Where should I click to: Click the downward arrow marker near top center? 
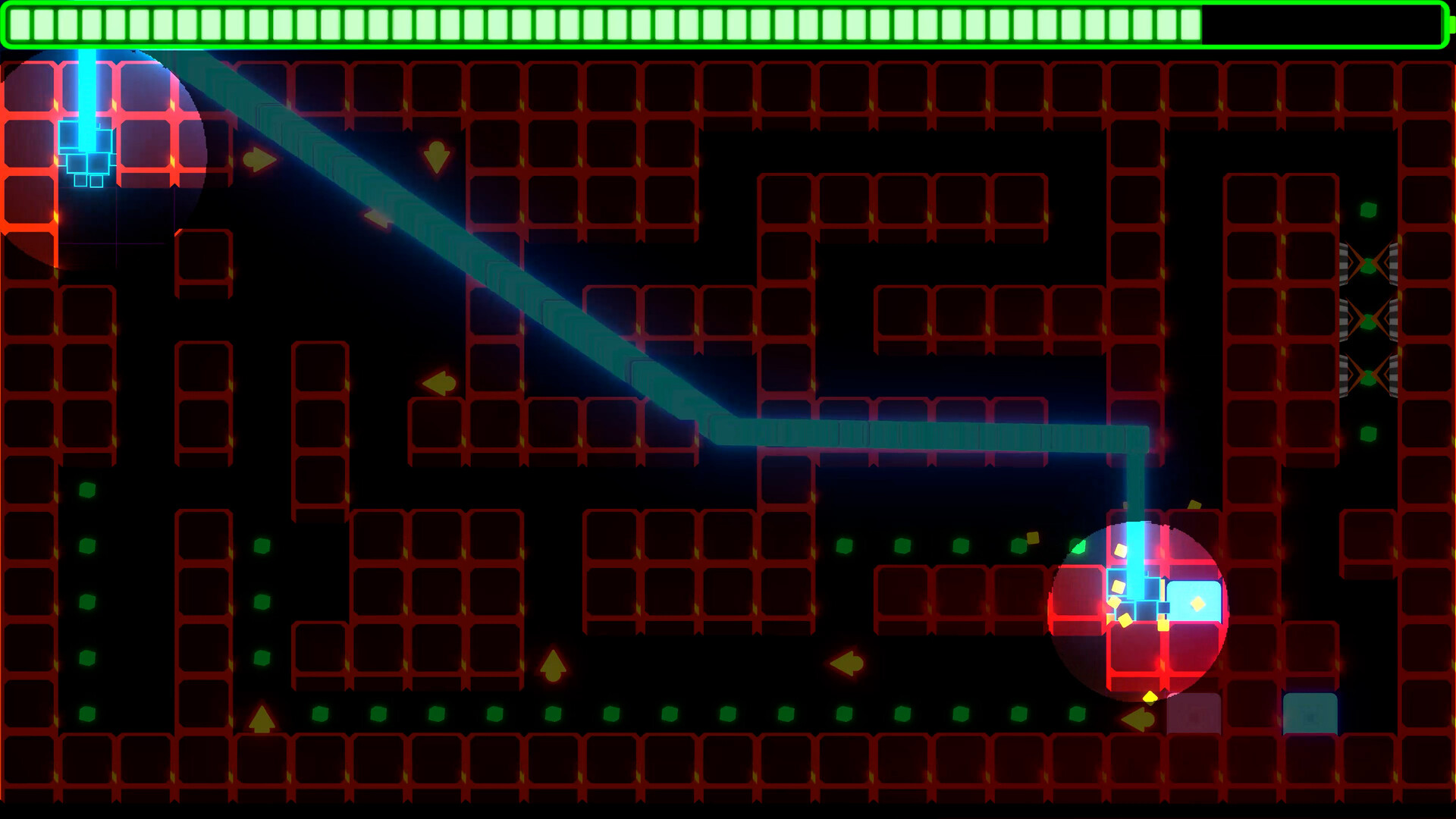tap(436, 155)
